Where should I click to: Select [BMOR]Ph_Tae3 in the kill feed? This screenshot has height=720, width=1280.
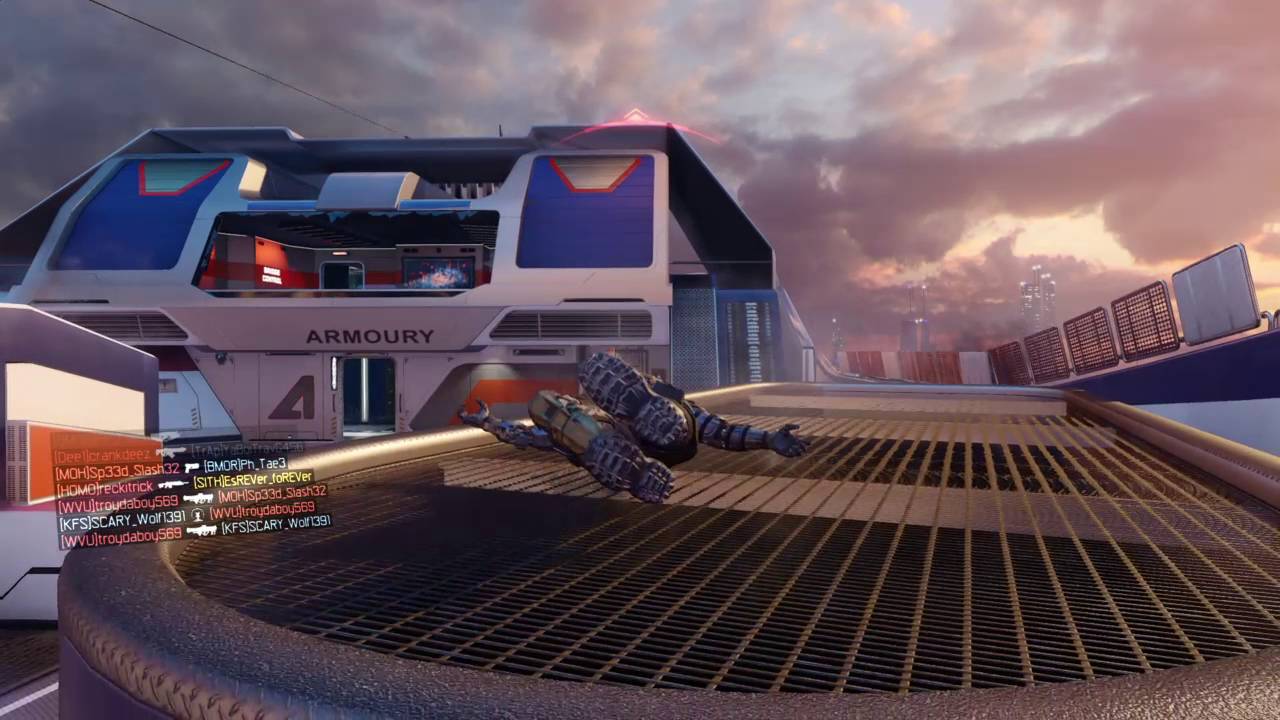[245, 465]
